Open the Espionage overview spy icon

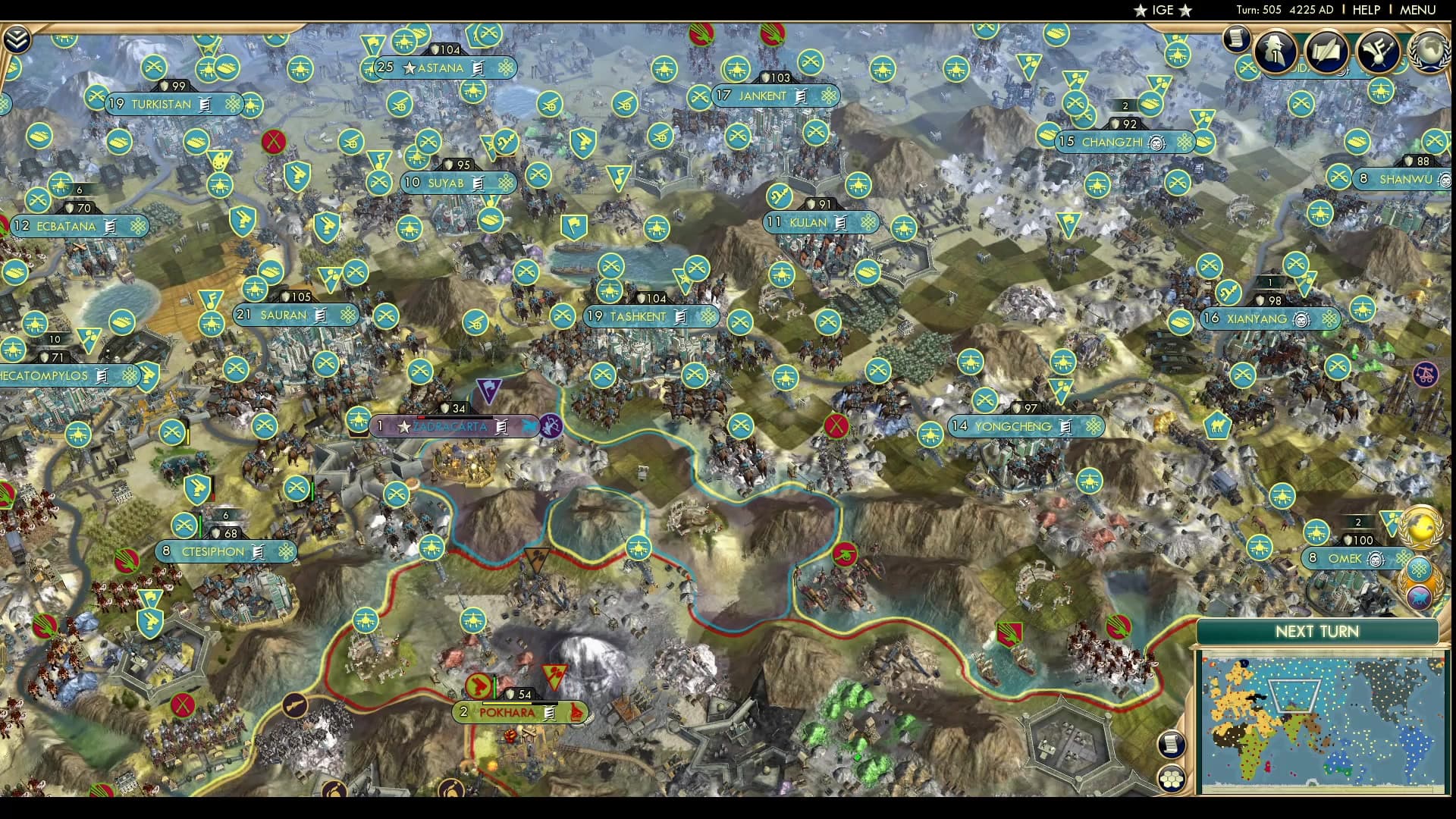pyautogui.click(x=1275, y=51)
